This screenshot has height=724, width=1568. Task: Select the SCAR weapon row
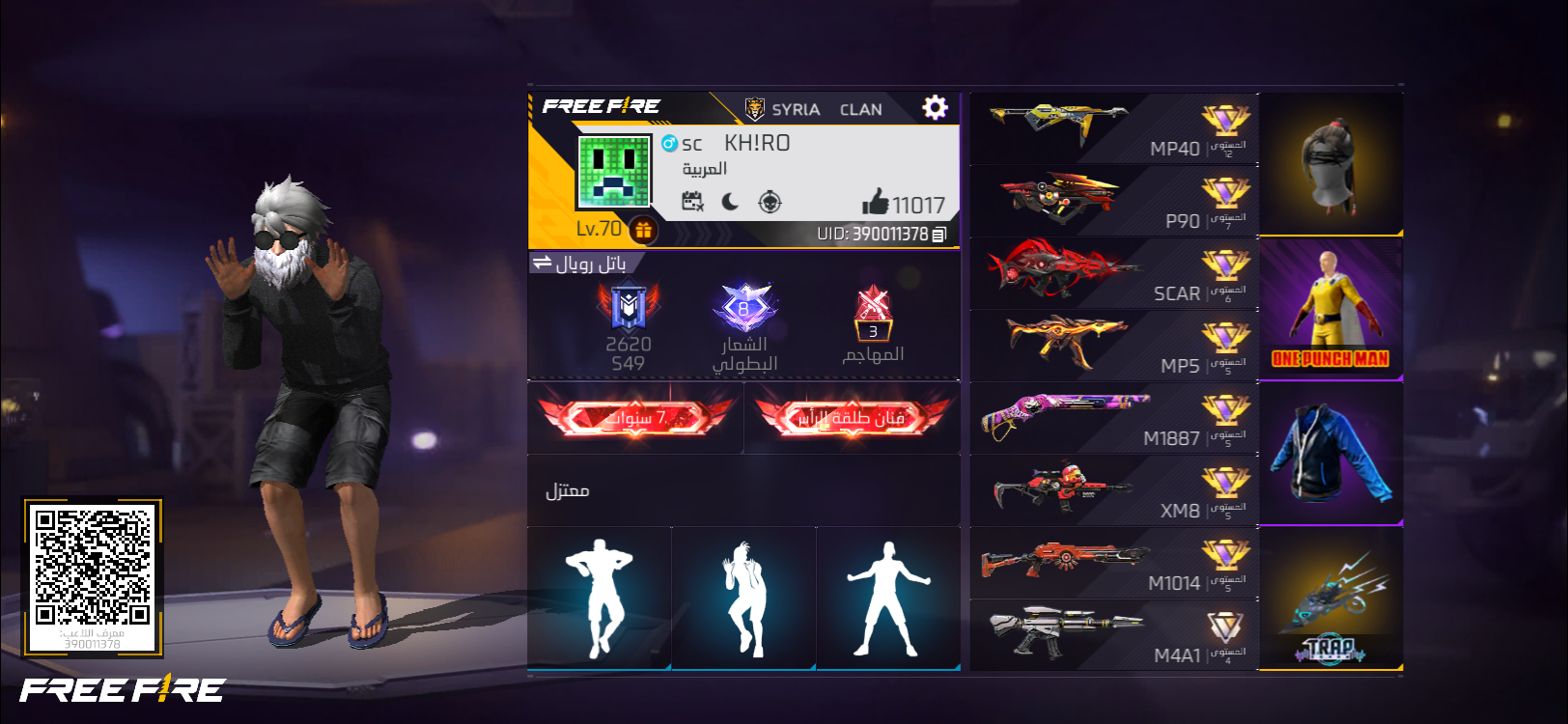pos(1113,273)
